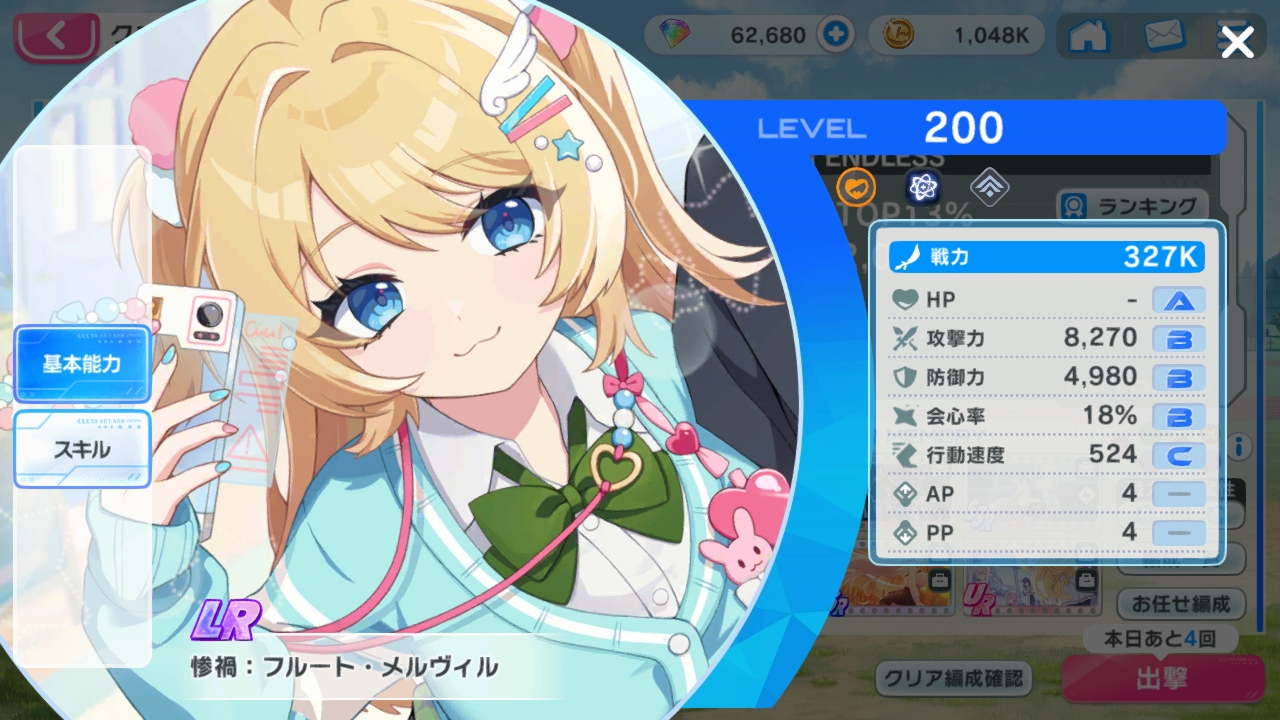1280x720 pixels.
Task: Choose お任せ編成 auto formation
Action: (1180, 604)
